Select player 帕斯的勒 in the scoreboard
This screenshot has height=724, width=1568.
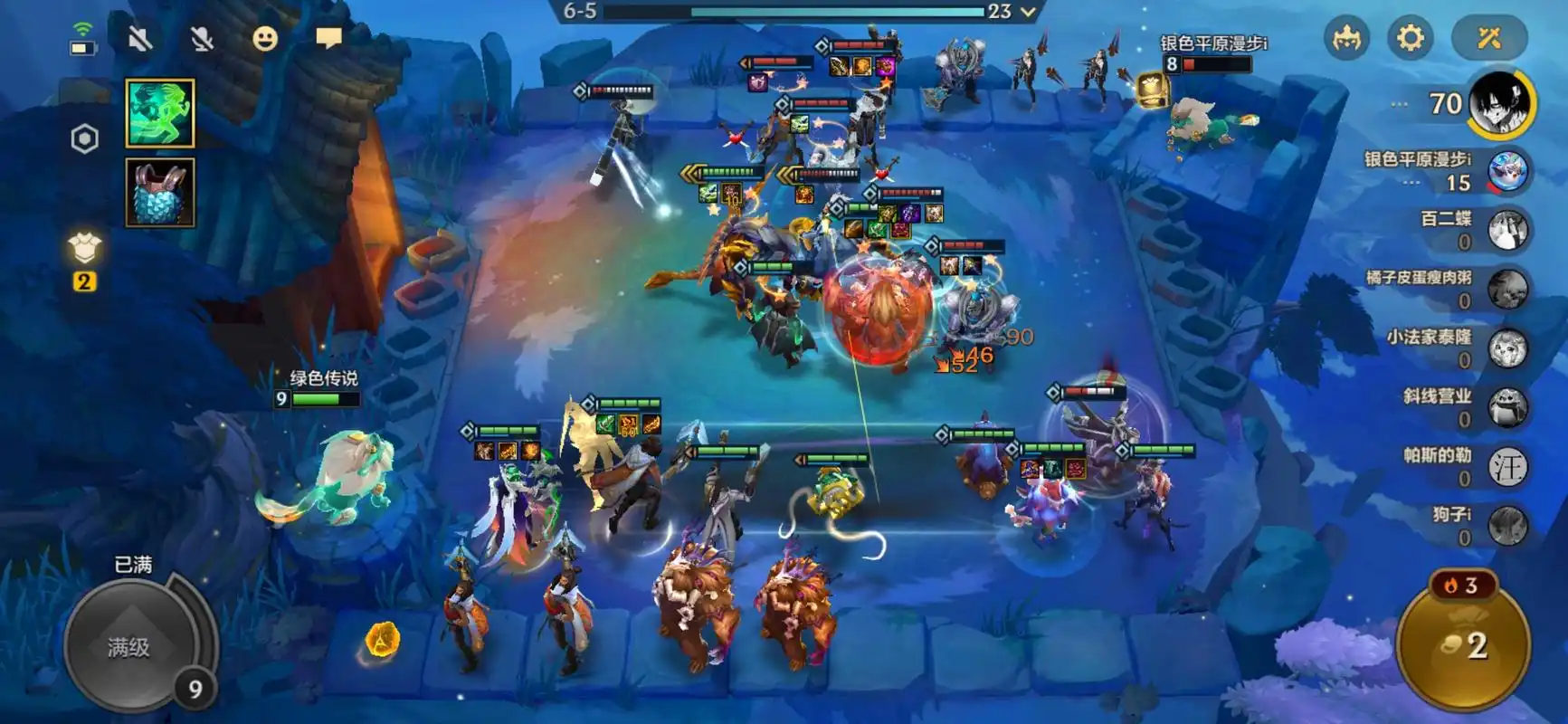point(1507,467)
